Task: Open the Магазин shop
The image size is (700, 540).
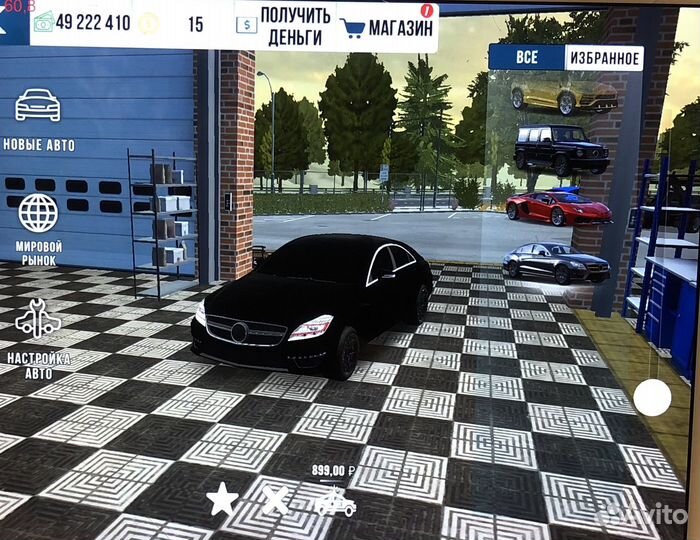Action: 388,26
